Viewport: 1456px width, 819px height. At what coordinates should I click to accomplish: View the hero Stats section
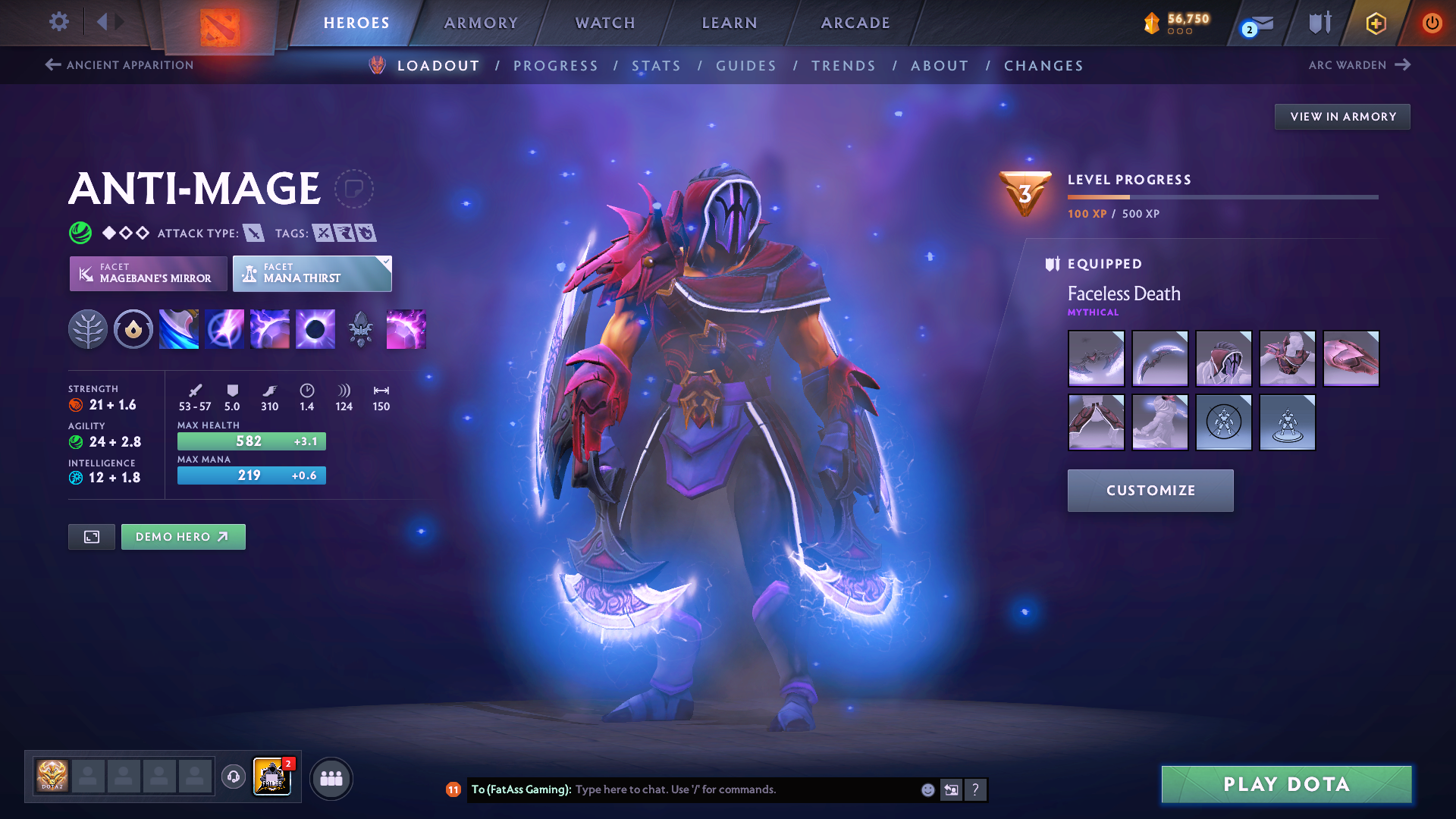click(x=656, y=66)
